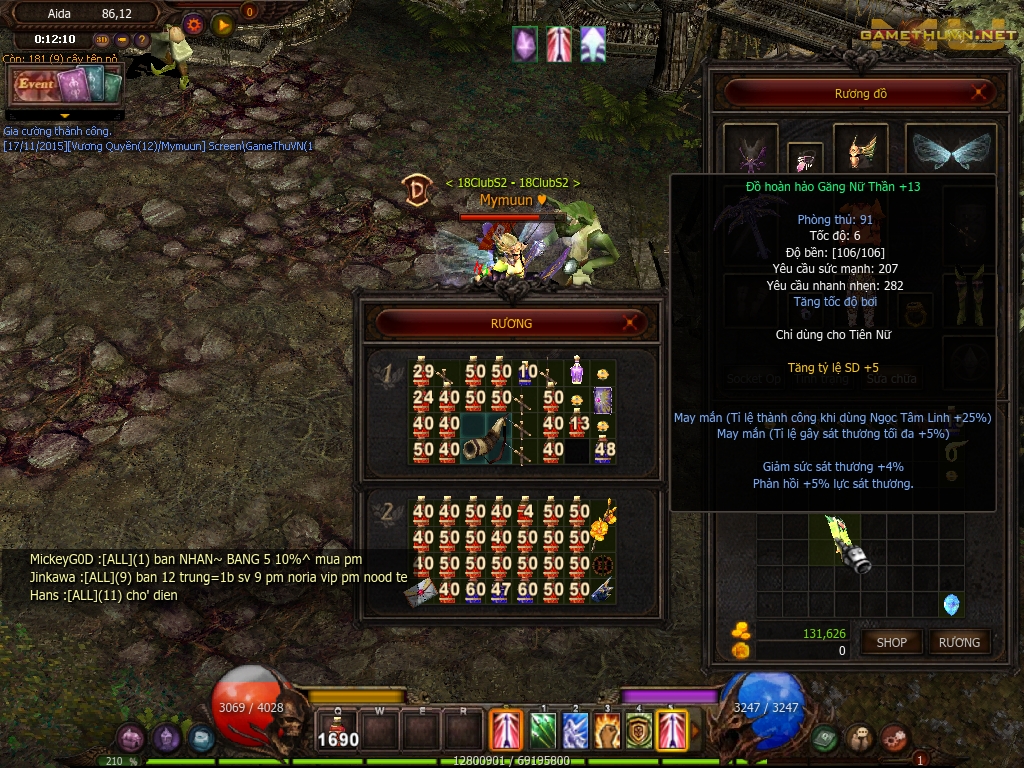Image resolution: width=1024 pixels, height=768 pixels.
Task: Select the sealed envelope item in chest
Action: (x=420, y=591)
